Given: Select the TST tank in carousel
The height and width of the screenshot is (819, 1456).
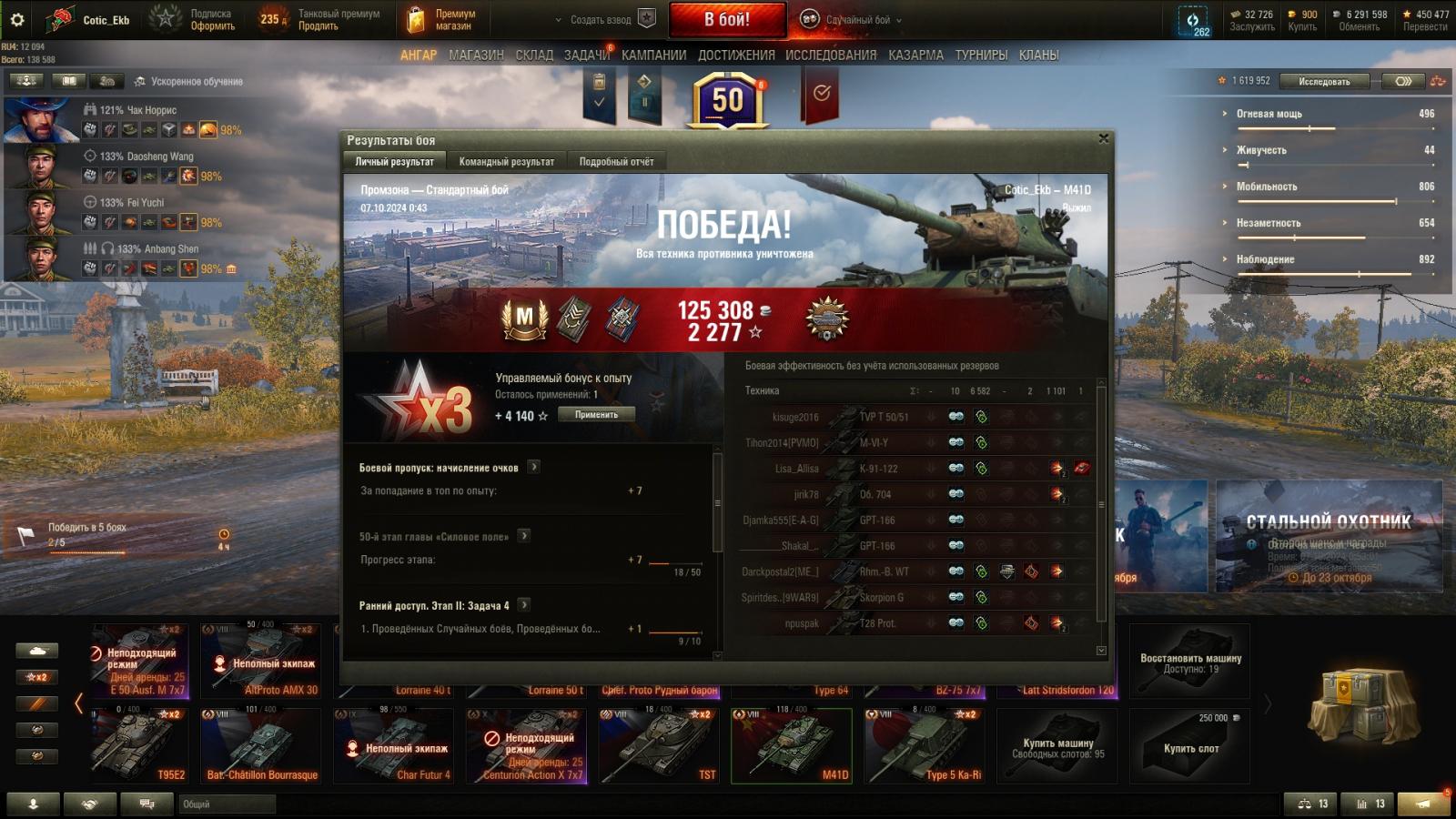Looking at the screenshot, I should click(x=659, y=746).
